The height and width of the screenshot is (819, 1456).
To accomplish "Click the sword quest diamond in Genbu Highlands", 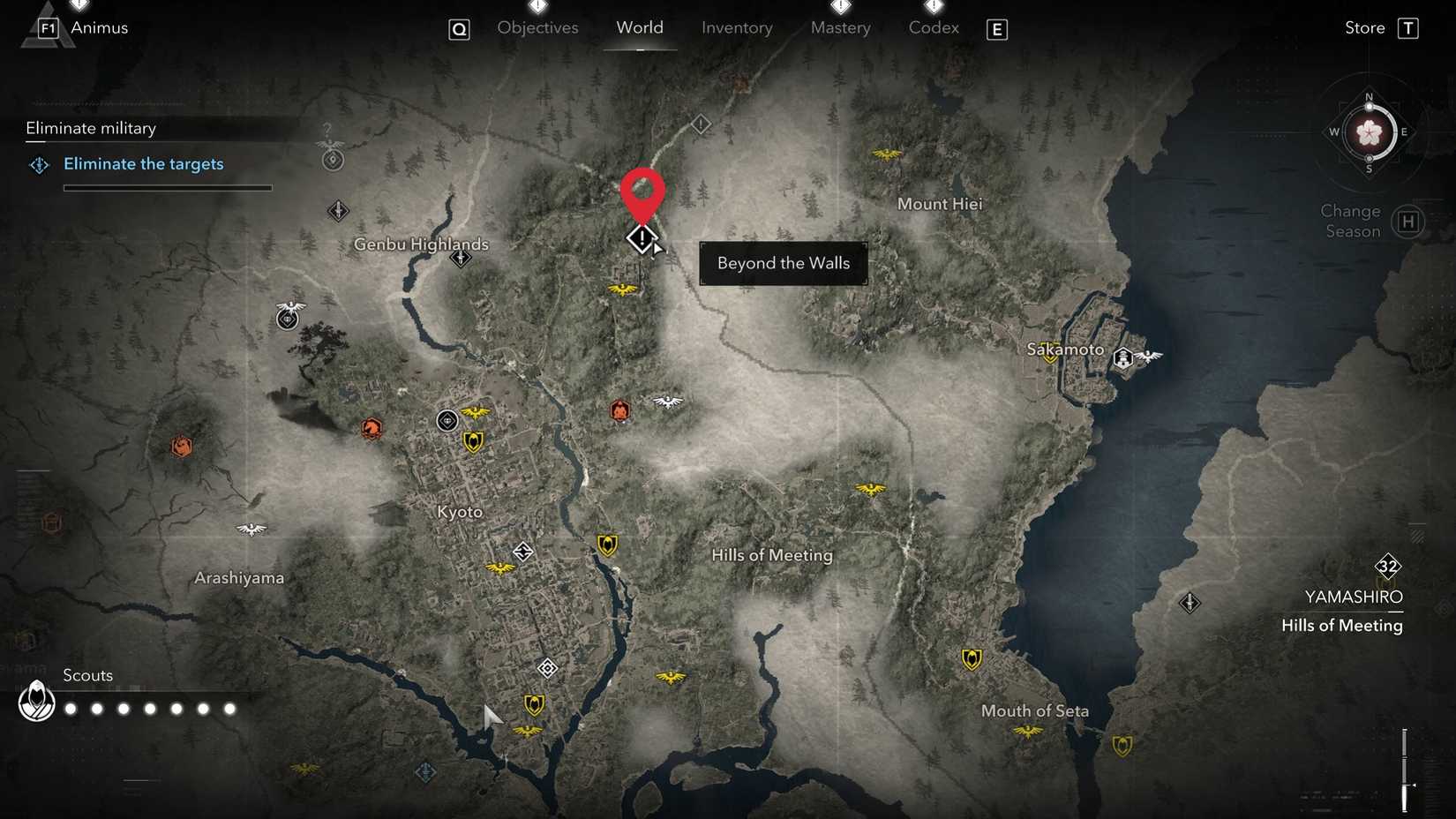I will [460, 257].
